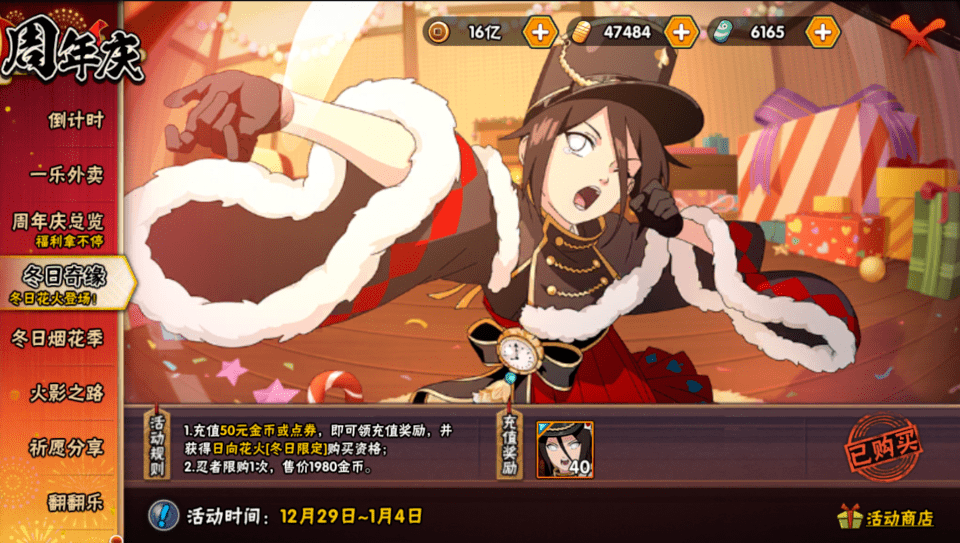The height and width of the screenshot is (543, 960).
Task: Select the 祈愿分享 tab
Action: (66, 447)
